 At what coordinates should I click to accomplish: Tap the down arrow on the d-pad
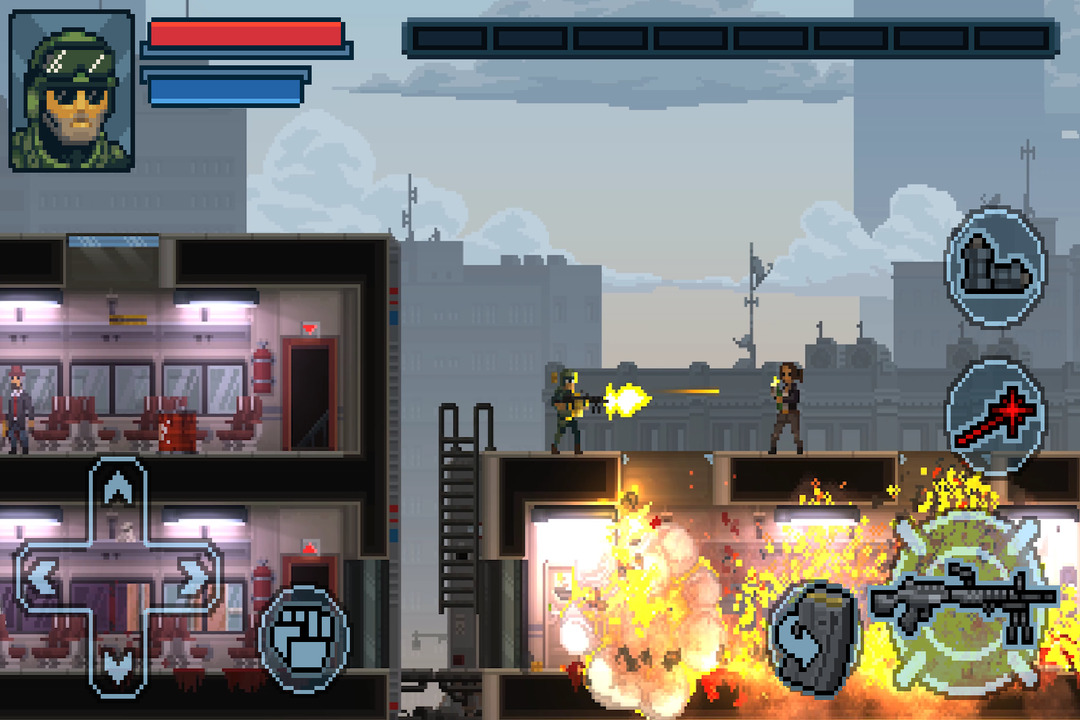tap(118, 663)
